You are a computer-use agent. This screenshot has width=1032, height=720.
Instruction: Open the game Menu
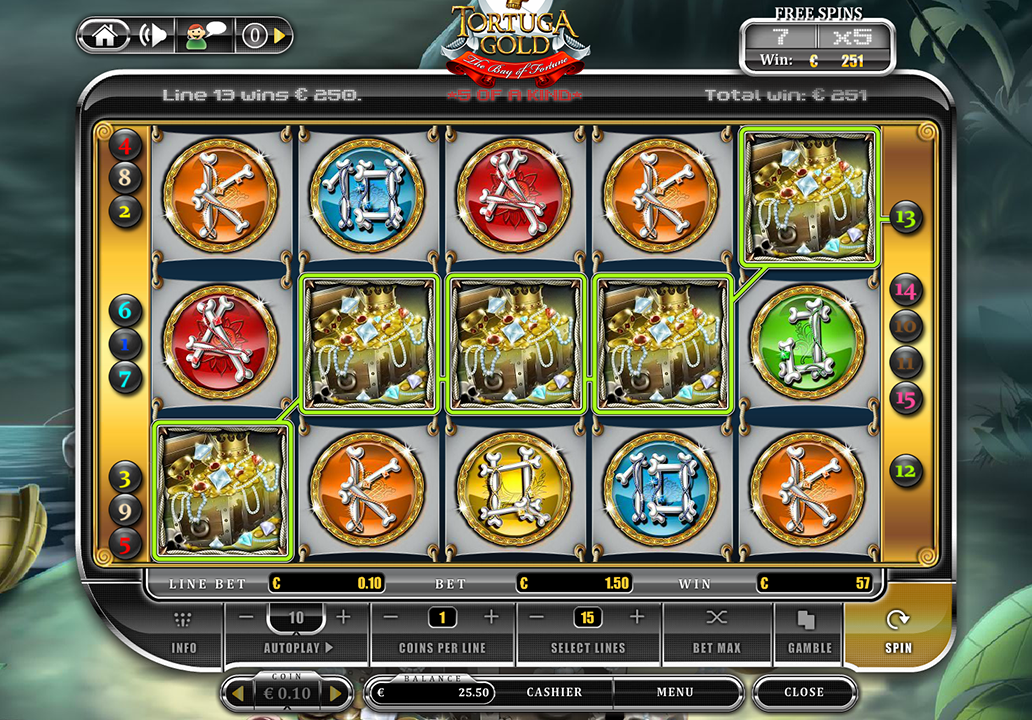[675, 692]
